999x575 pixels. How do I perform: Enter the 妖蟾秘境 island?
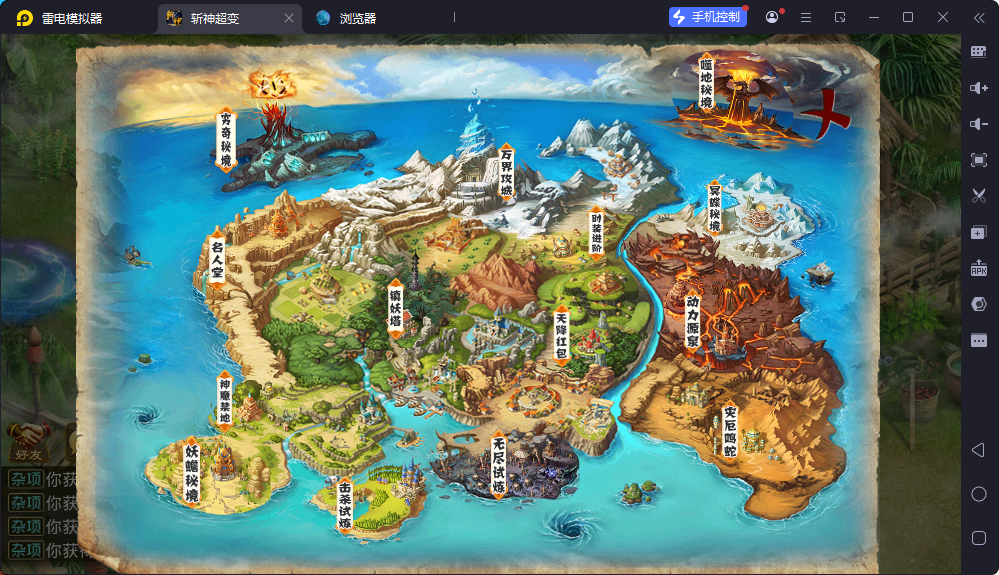(x=191, y=471)
